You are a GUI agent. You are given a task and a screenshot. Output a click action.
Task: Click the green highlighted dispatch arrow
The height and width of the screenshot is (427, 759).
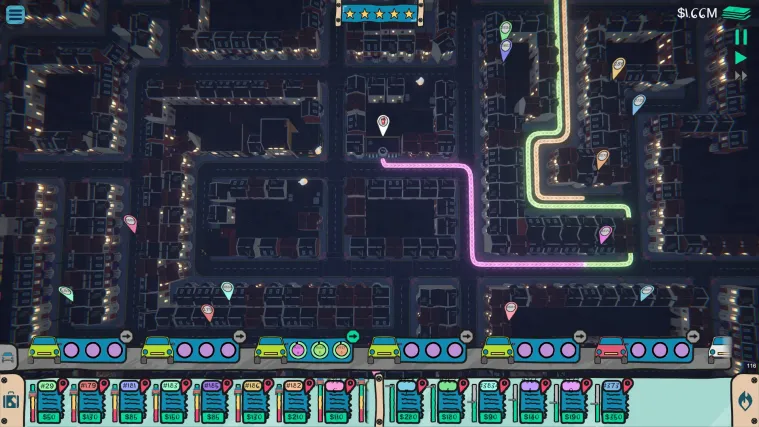(353, 335)
